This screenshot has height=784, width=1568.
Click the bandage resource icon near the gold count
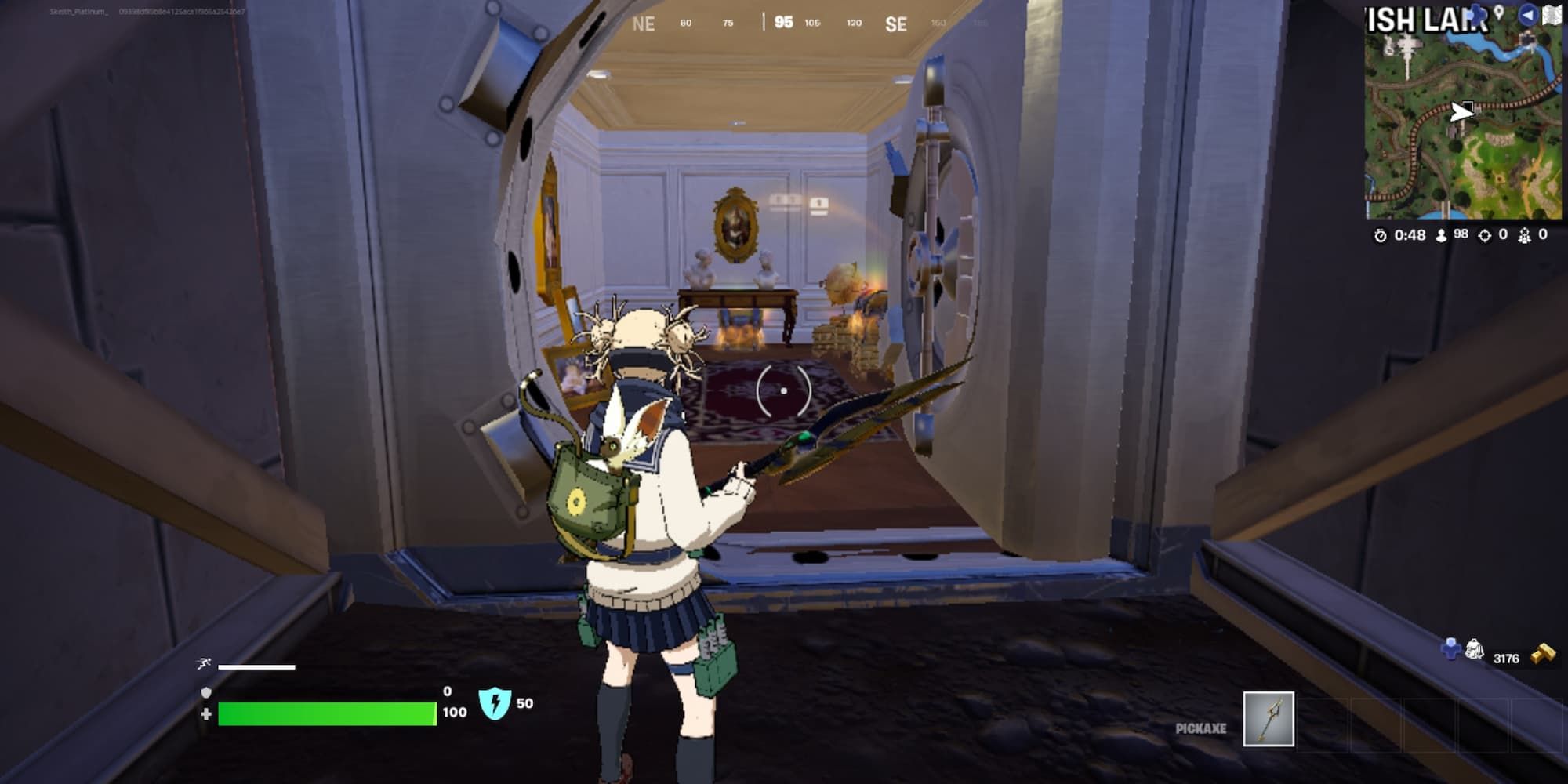click(1474, 649)
